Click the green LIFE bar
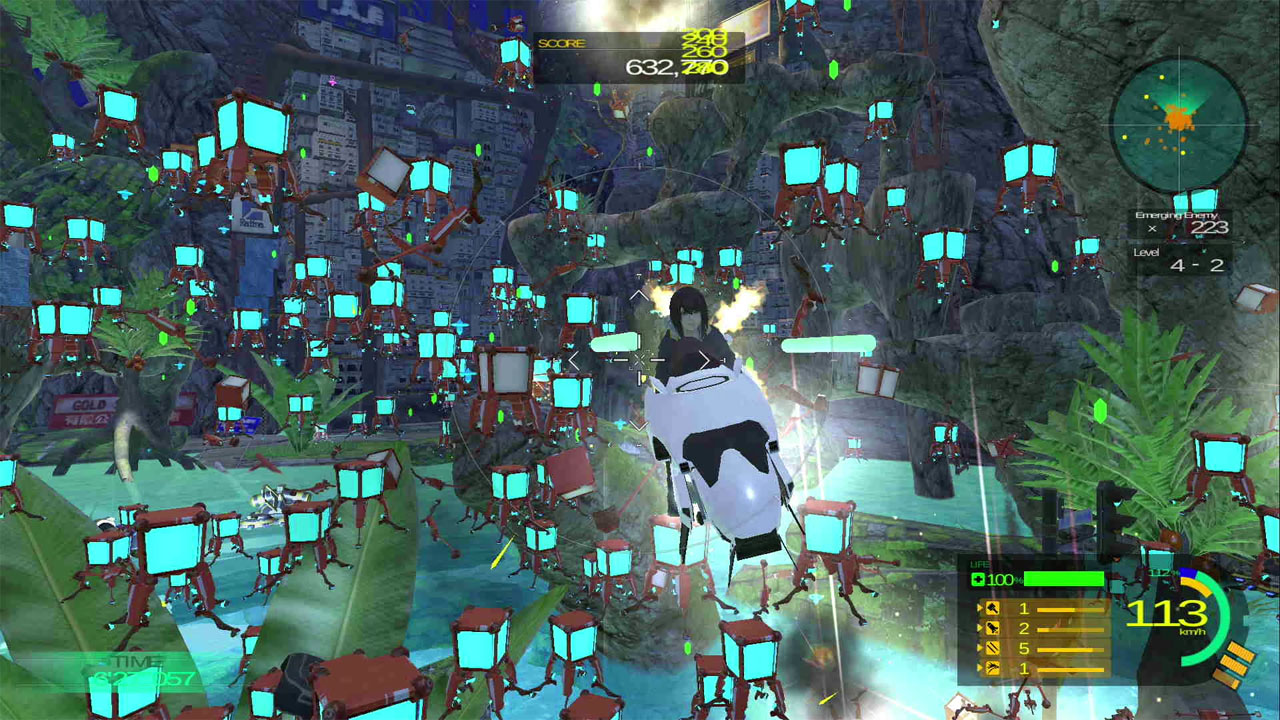1280x720 pixels. tap(1065, 578)
